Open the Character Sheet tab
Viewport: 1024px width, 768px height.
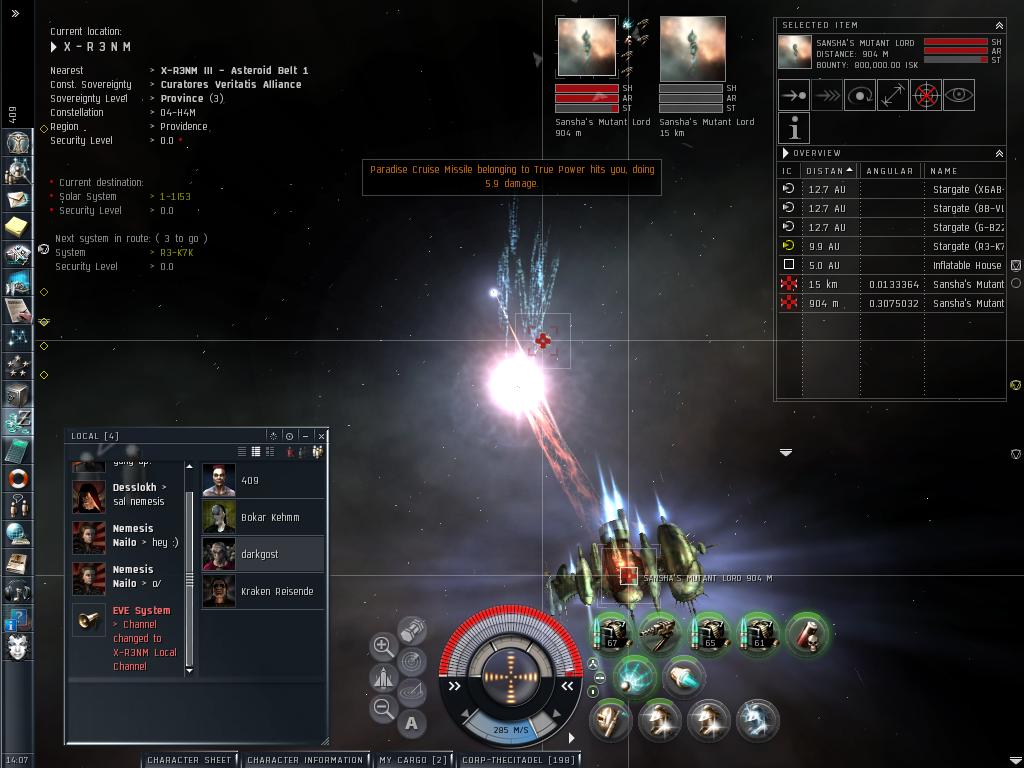[189, 760]
